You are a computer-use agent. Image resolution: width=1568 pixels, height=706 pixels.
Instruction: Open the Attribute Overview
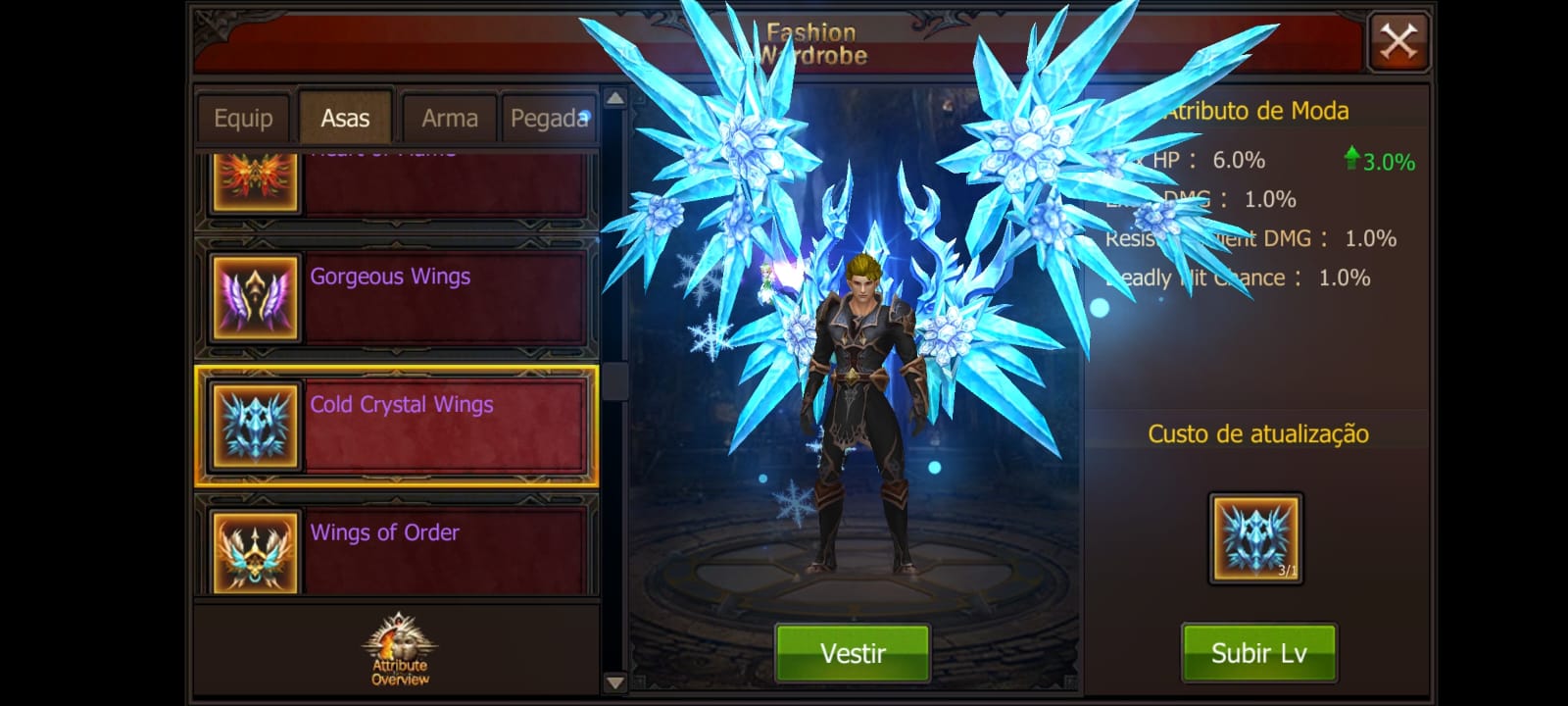pos(399,650)
